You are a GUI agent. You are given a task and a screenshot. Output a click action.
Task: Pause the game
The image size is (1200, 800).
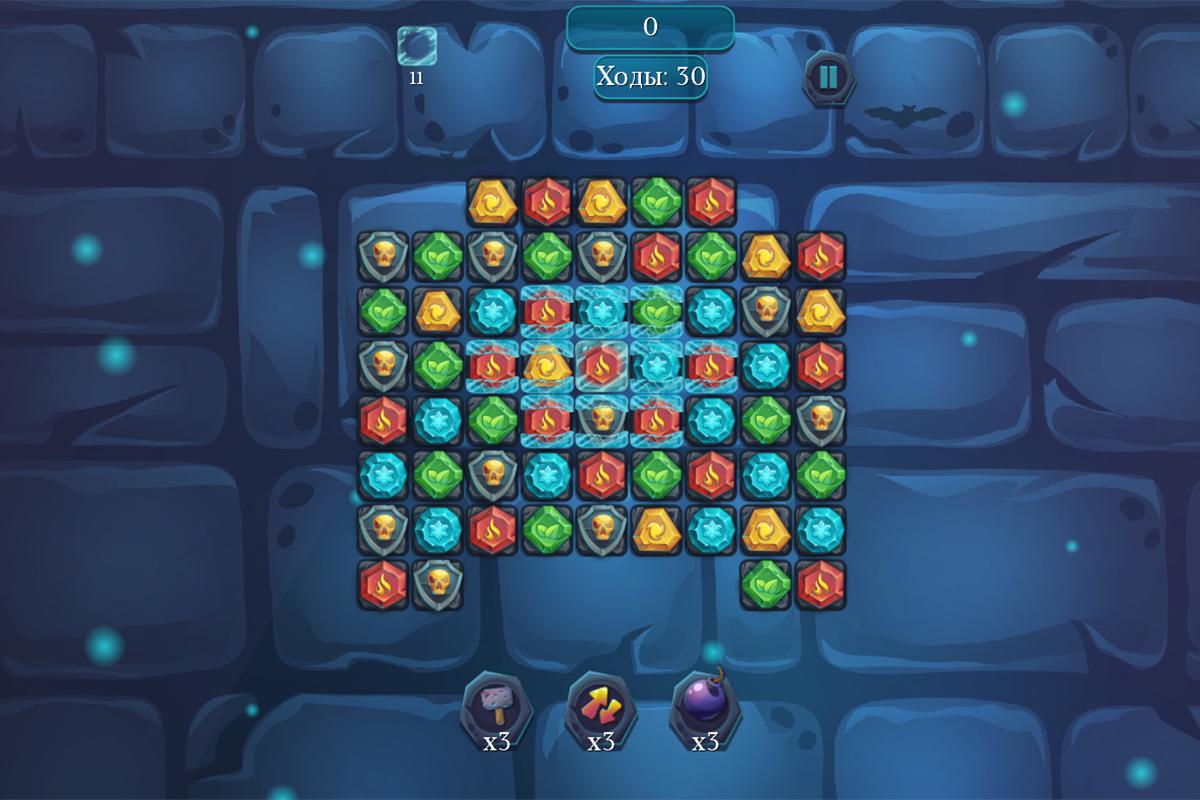pyautogui.click(x=830, y=76)
